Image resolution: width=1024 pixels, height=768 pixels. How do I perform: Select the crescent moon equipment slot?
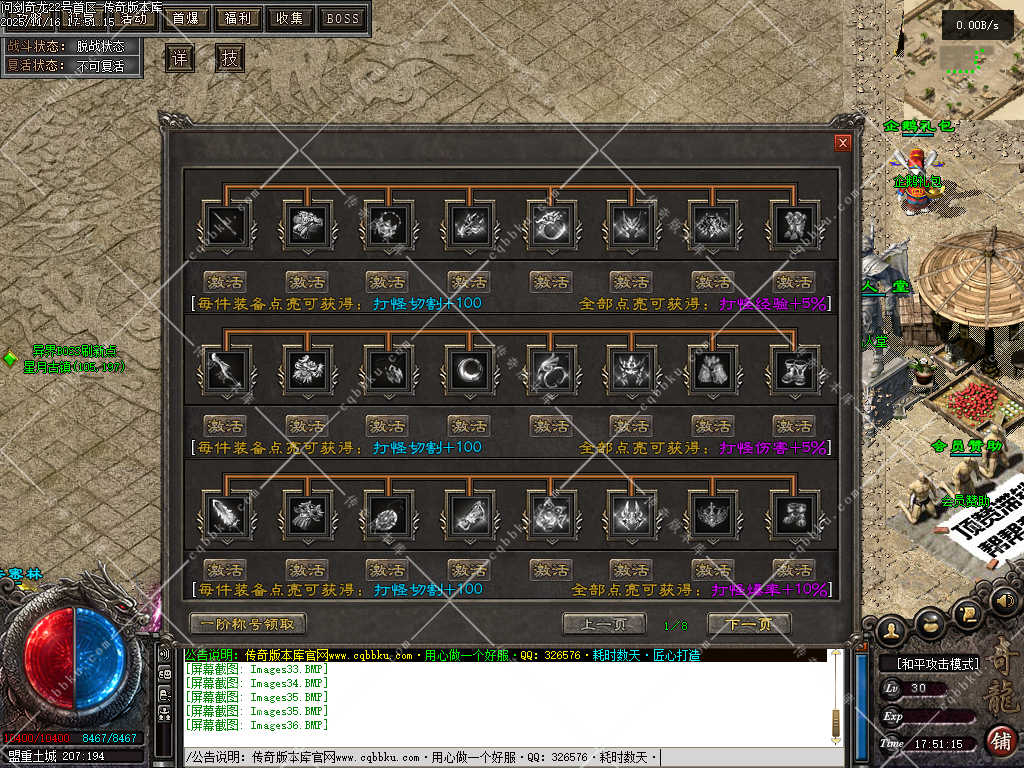pos(469,369)
